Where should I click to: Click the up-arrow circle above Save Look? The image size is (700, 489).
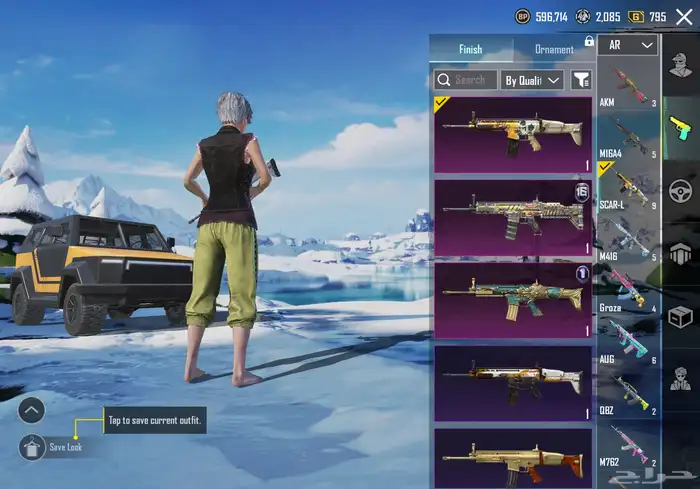(32, 409)
